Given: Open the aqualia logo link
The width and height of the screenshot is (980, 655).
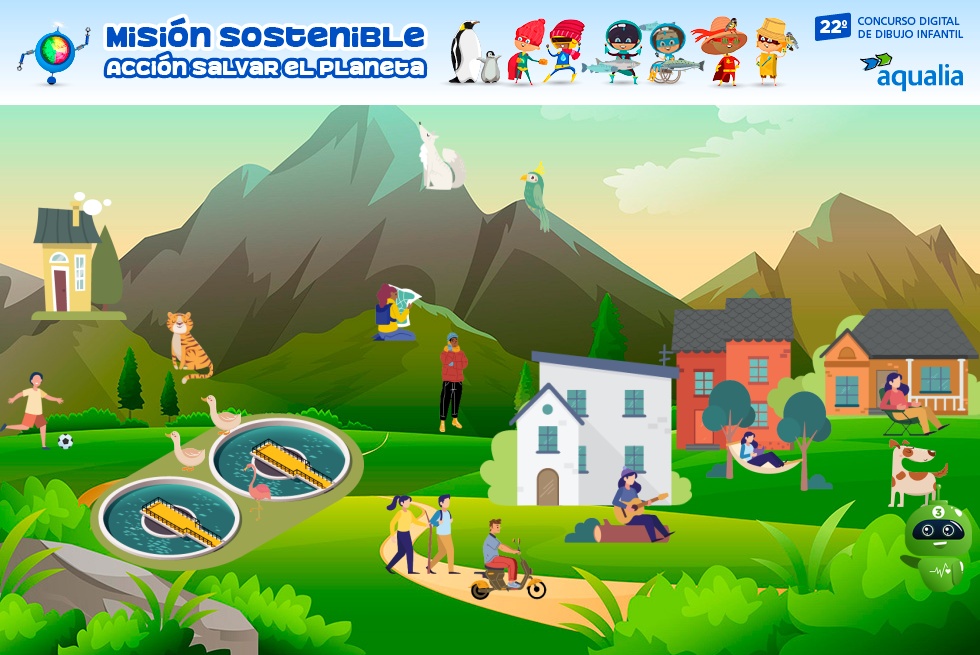Looking at the screenshot, I should pyautogui.click(x=911, y=71).
